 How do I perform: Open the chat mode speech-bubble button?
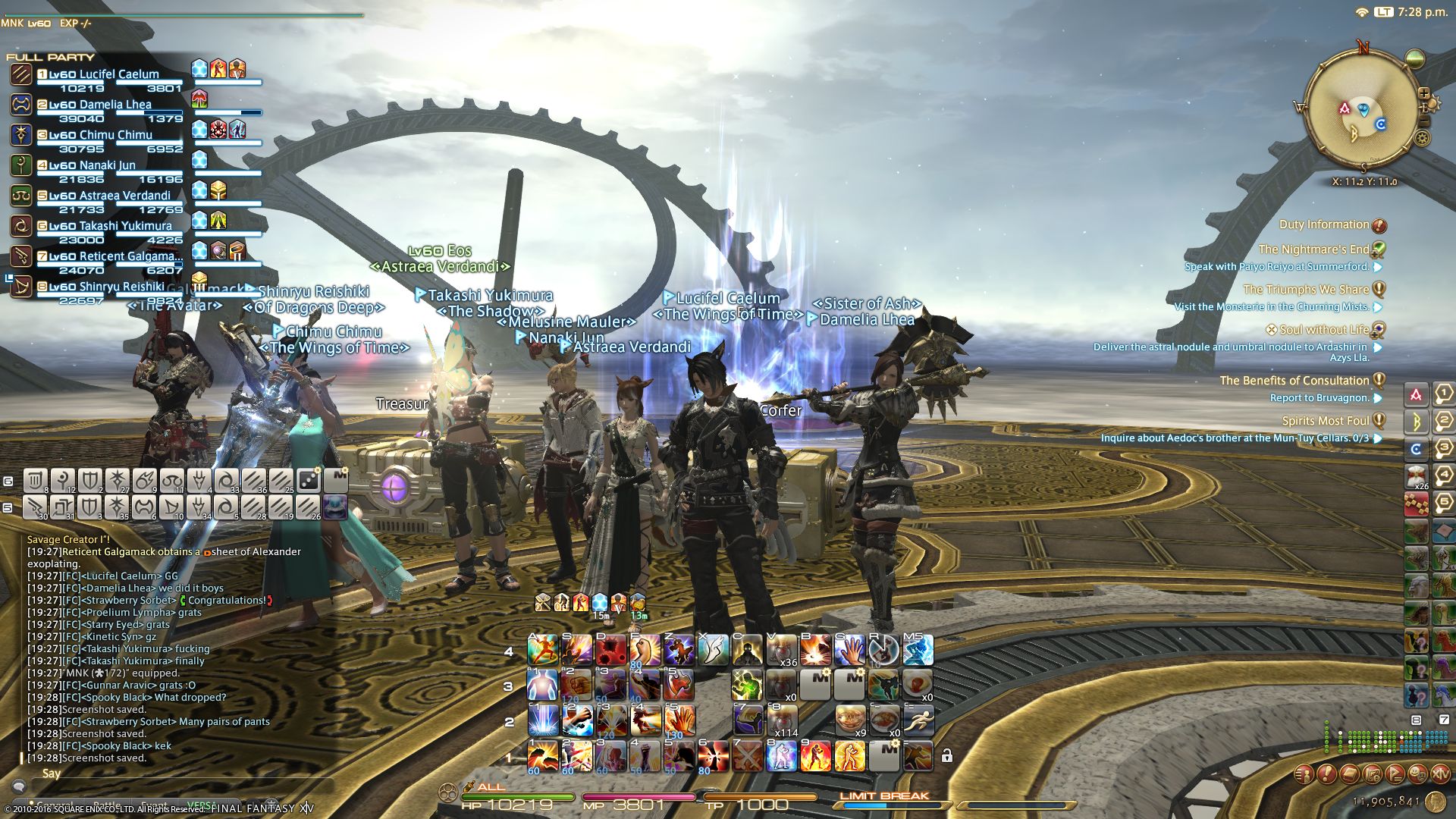[x=19, y=787]
